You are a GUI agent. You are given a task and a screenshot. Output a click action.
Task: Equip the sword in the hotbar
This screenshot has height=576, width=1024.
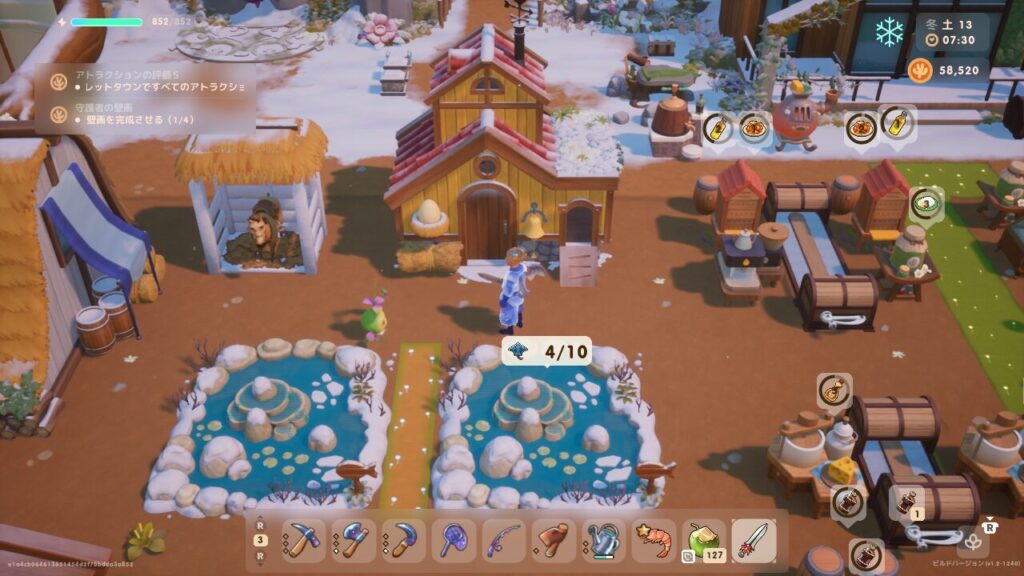[753, 541]
